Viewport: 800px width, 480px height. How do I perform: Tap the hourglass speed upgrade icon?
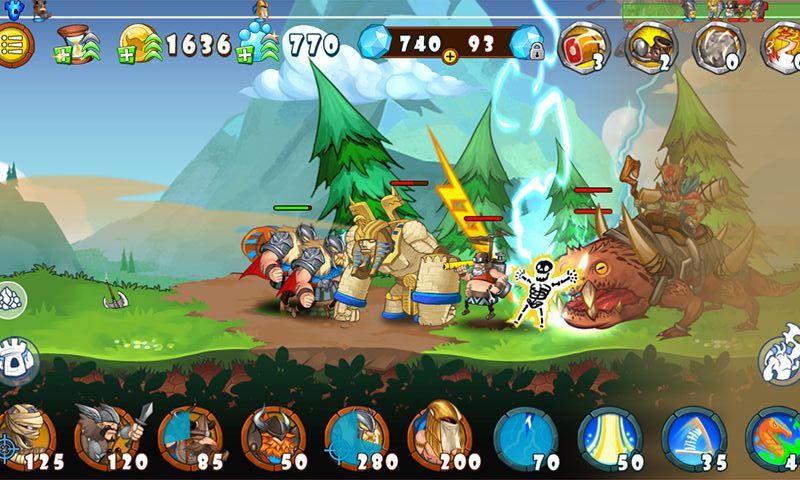(77, 44)
